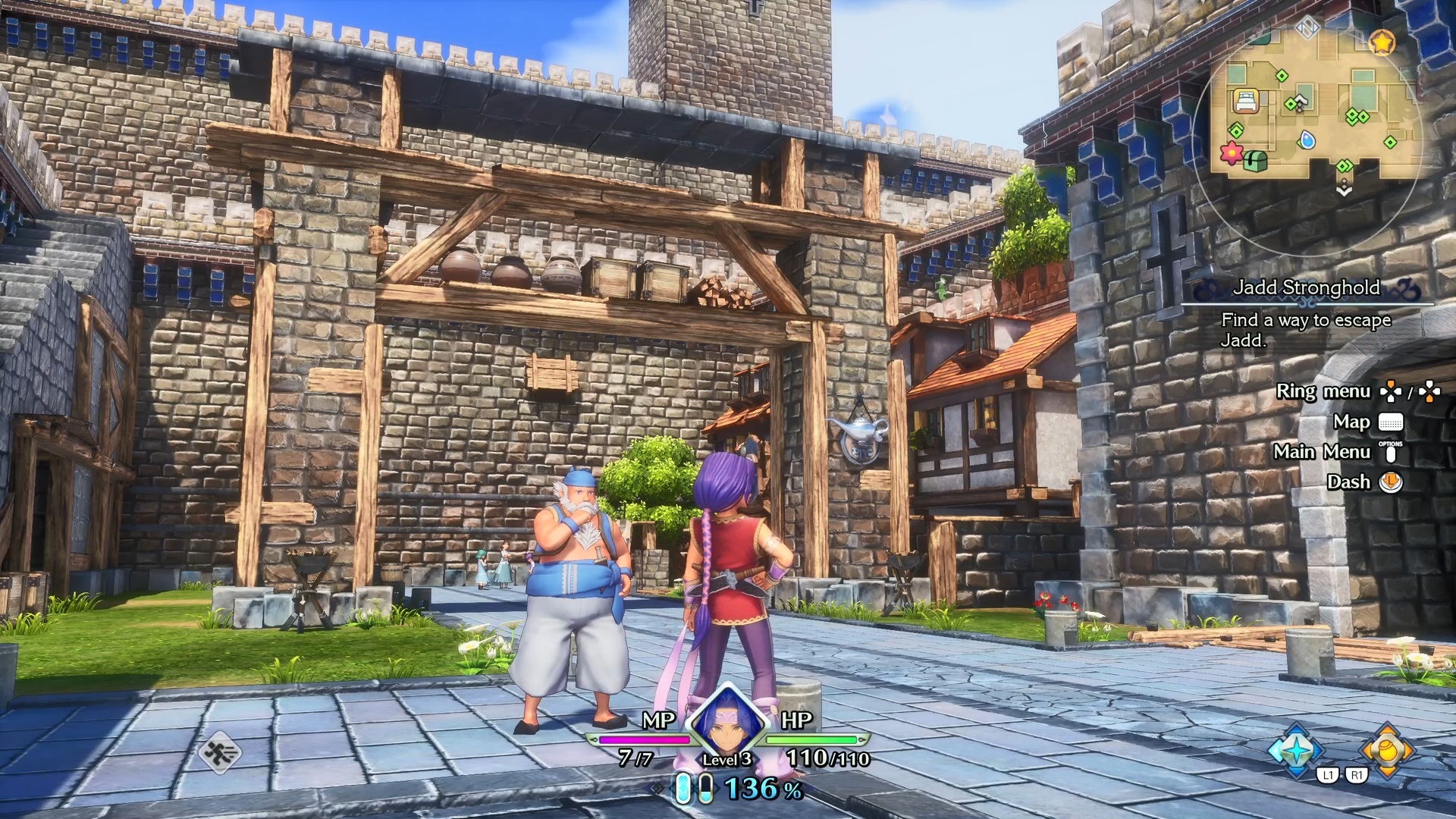
Task: Click the blue water droplet map marker
Action: [1307, 140]
